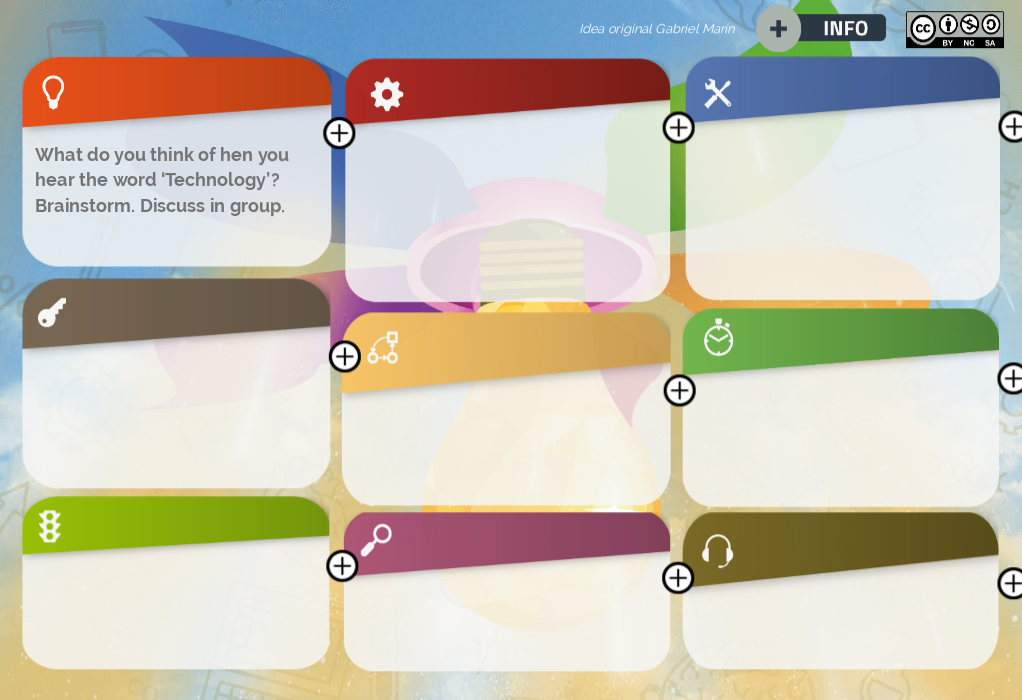Viewport: 1022px width, 700px height.
Task: Expand the plus on the gear card's edge
Action: tap(678, 127)
